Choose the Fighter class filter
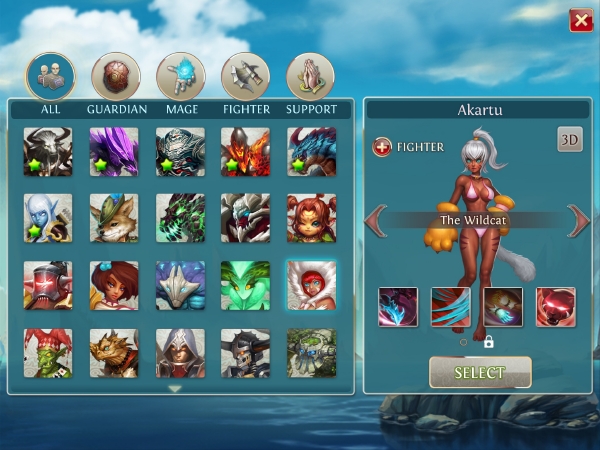The width and height of the screenshot is (600, 450). (246, 75)
